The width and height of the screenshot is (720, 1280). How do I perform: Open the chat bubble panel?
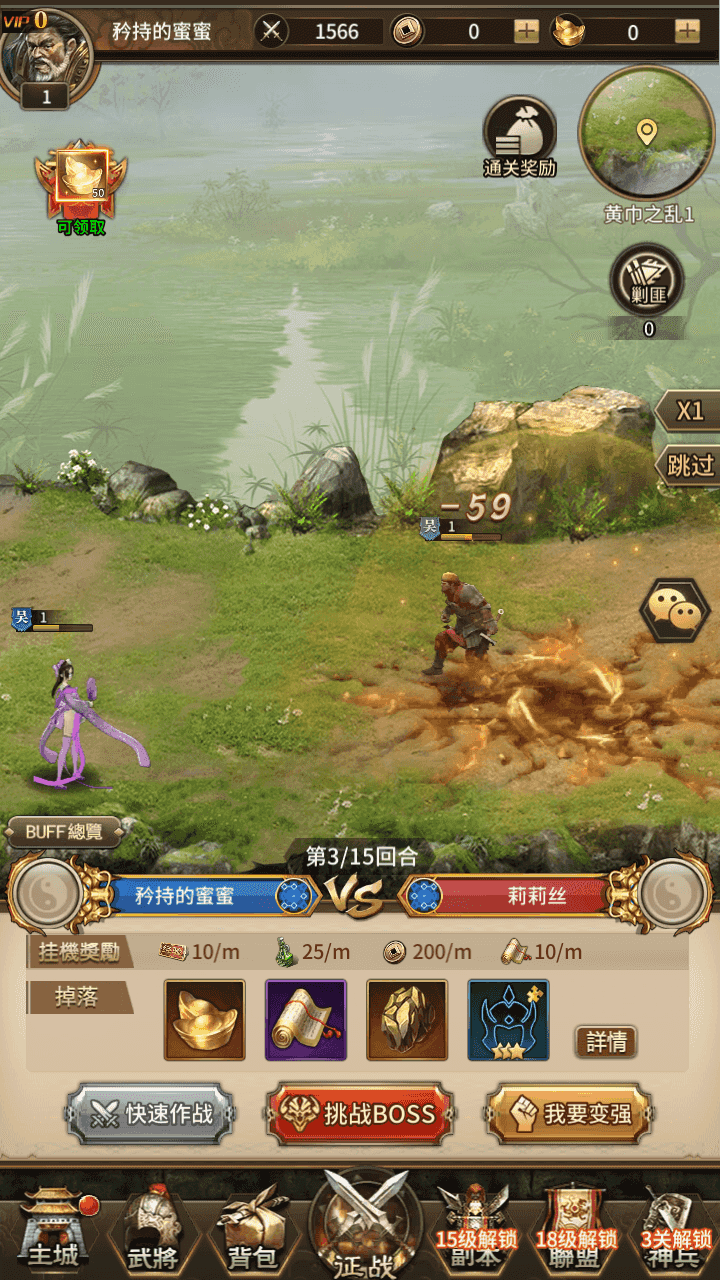point(674,609)
